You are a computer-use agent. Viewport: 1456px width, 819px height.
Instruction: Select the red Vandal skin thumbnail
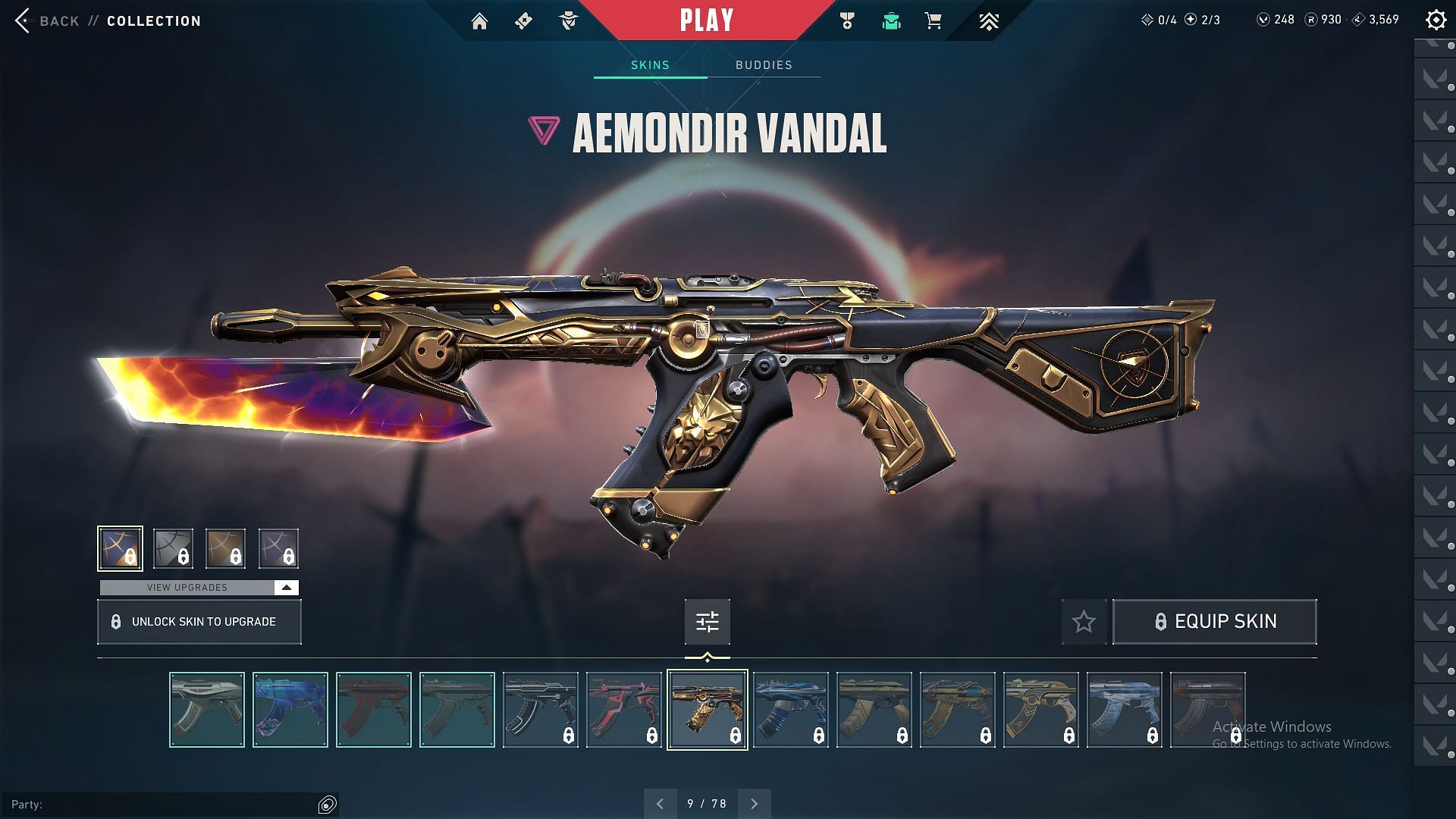[374, 710]
